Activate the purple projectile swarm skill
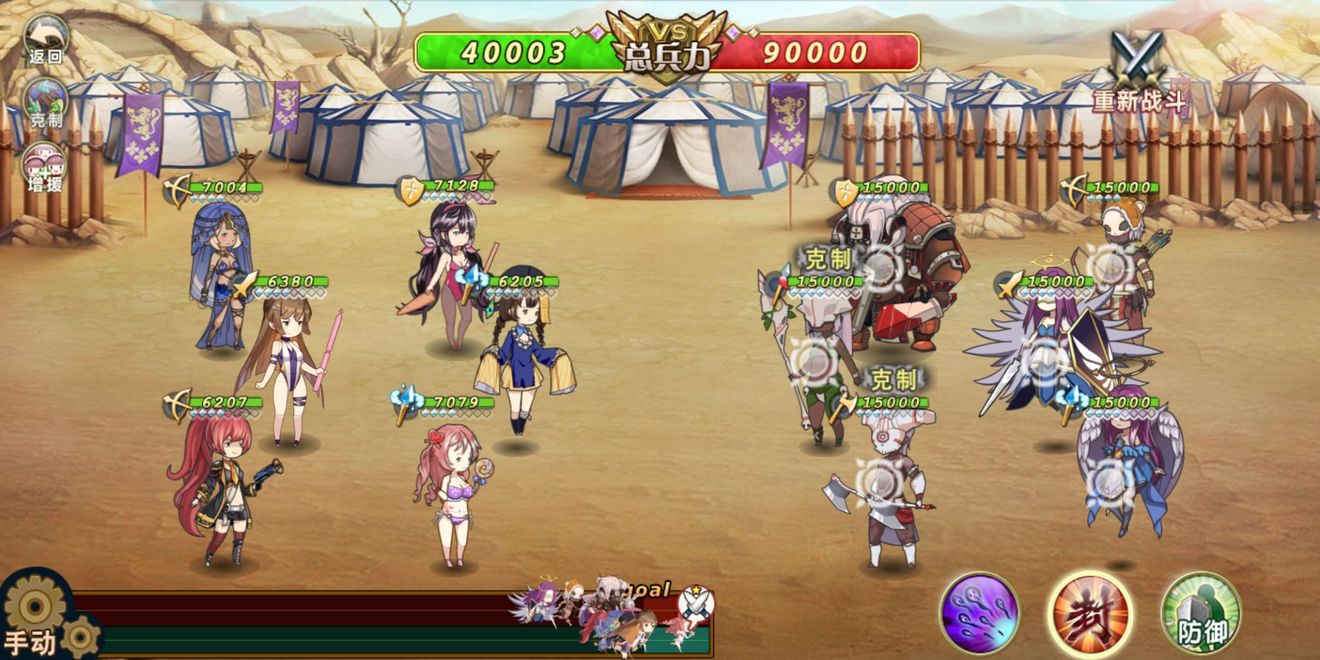Image resolution: width=1320 pixels, height=660 pixels. click(979, 612)
